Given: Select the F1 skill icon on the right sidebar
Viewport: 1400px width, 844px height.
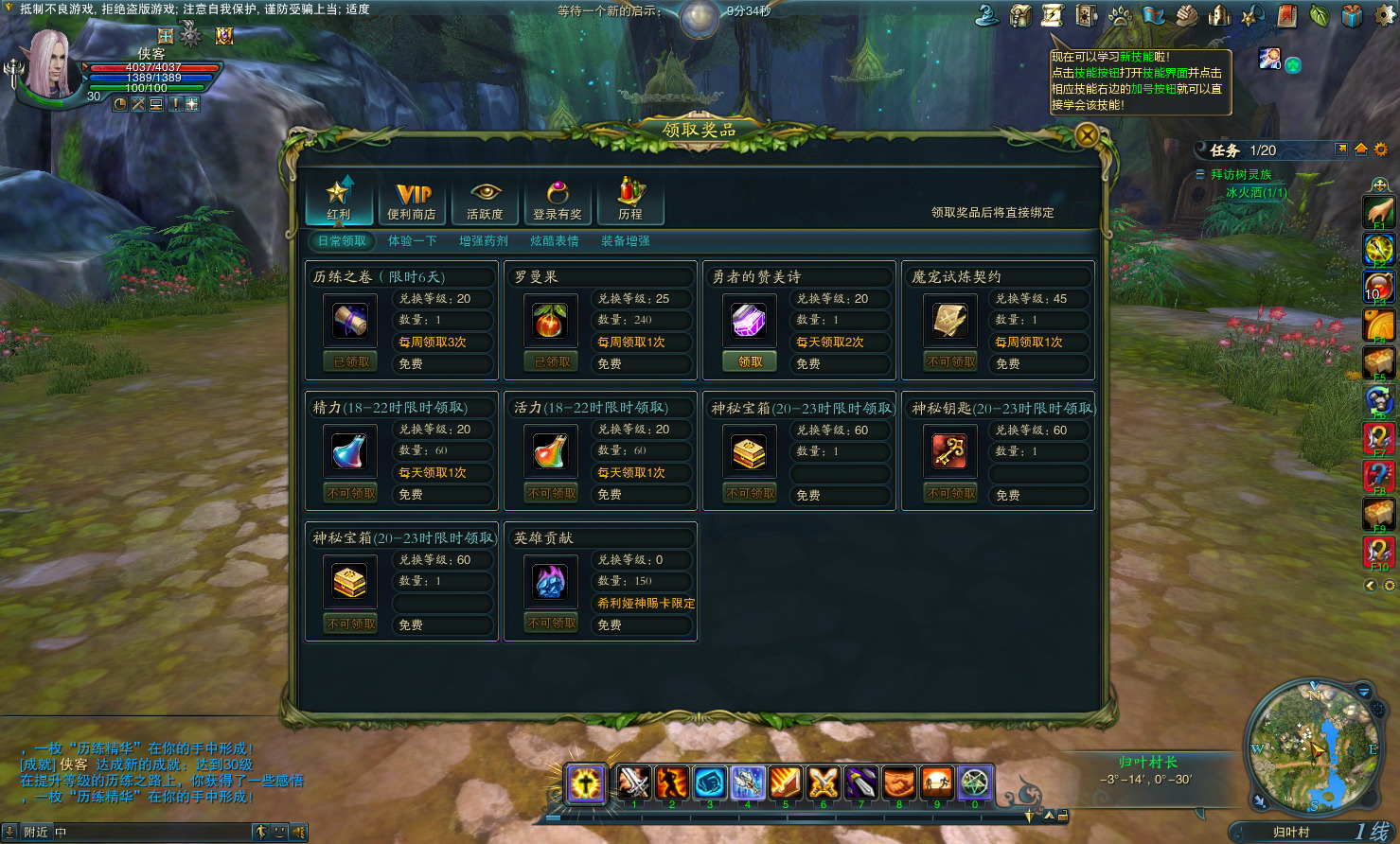Looking at the screenshot, I should 1378,210.
